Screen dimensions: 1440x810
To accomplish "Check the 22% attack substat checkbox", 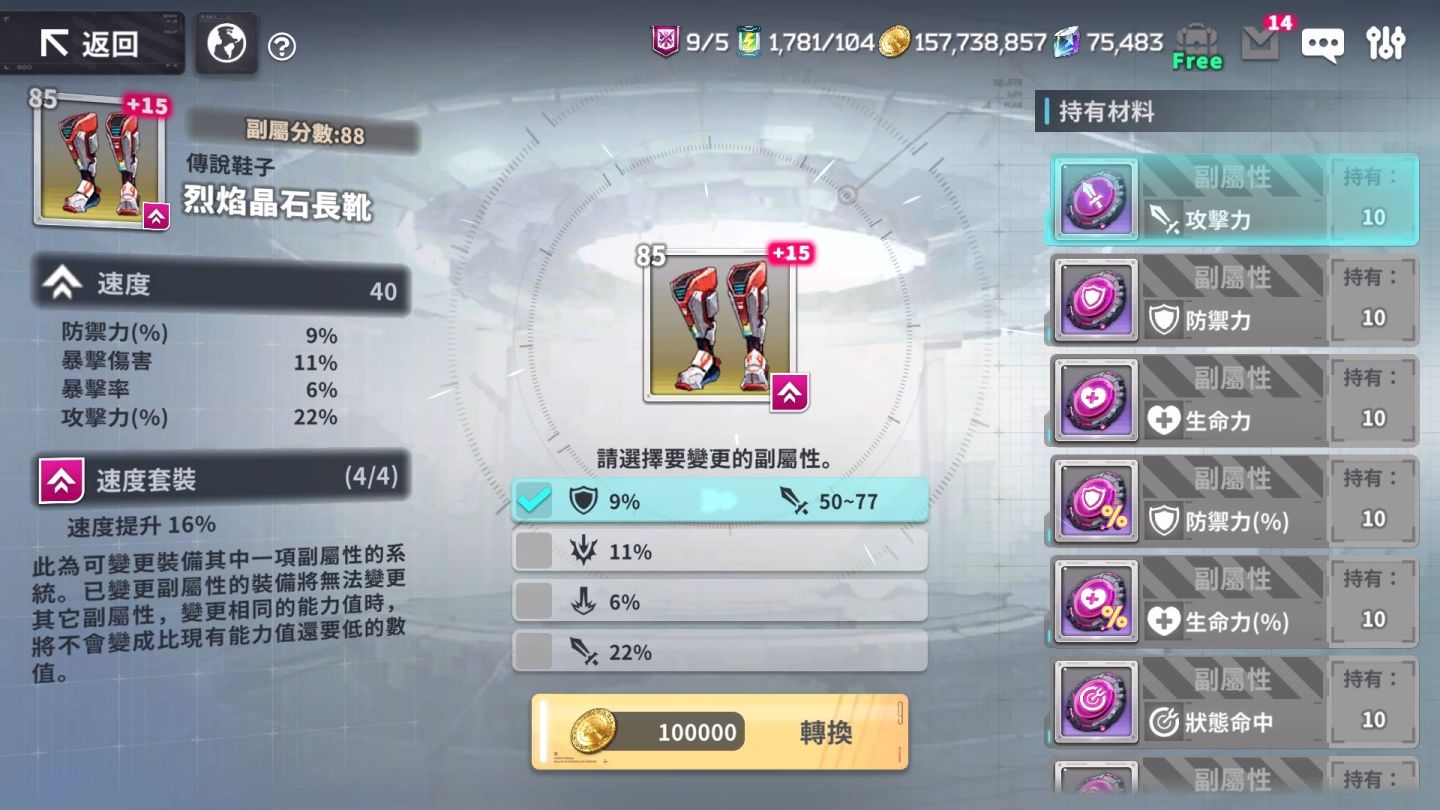I will [x=533, y=650].
